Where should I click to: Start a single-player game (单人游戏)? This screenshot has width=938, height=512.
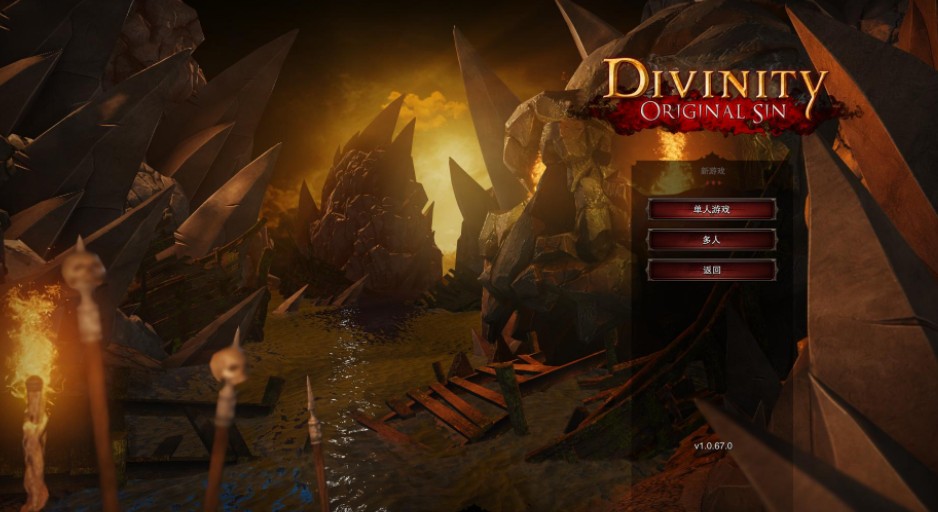coord(711,210)
